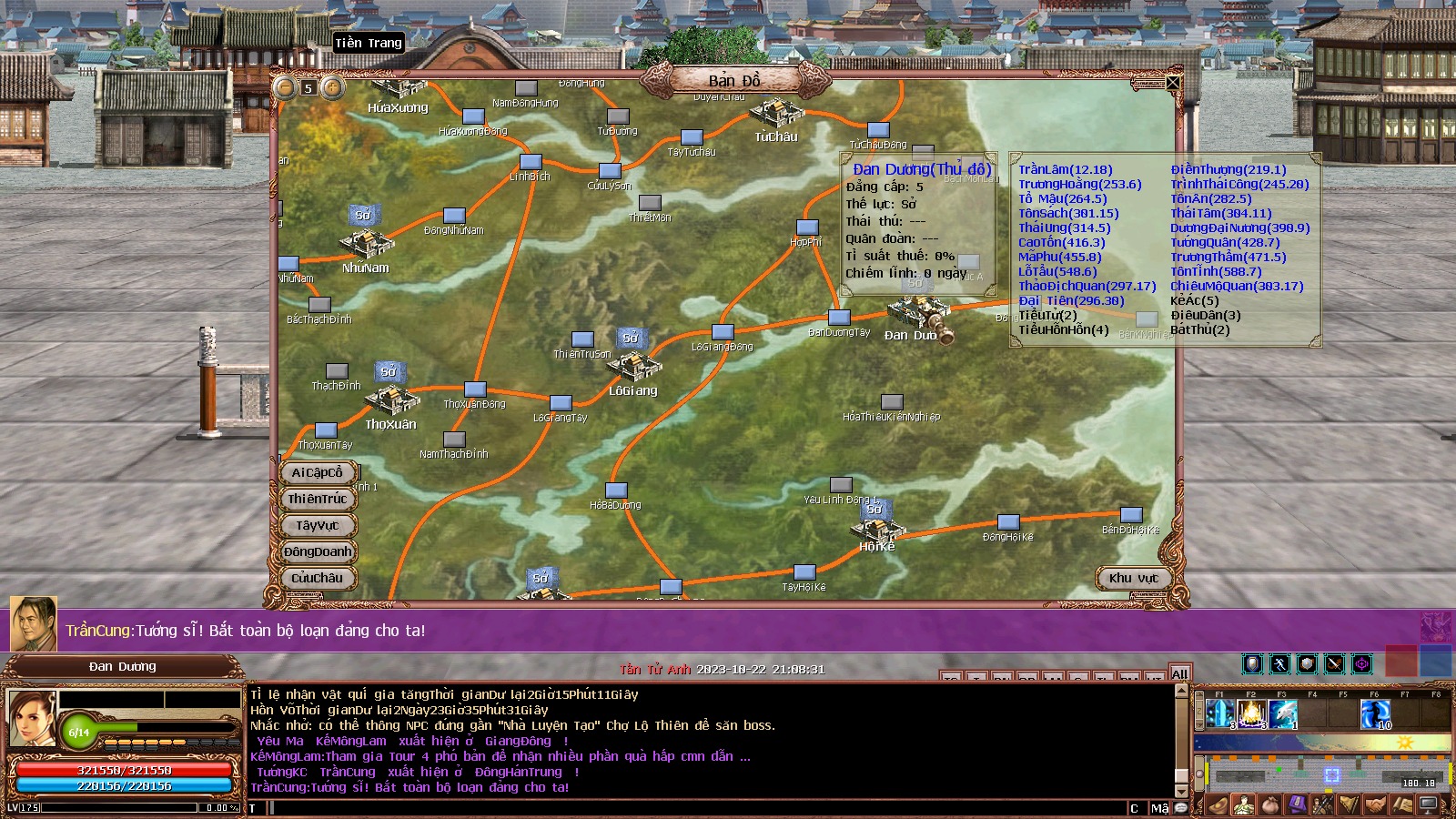Screen dimensions: 1456x819
Task: Activate the white dolphin skill on F3
Action: tap(1282, 714)
